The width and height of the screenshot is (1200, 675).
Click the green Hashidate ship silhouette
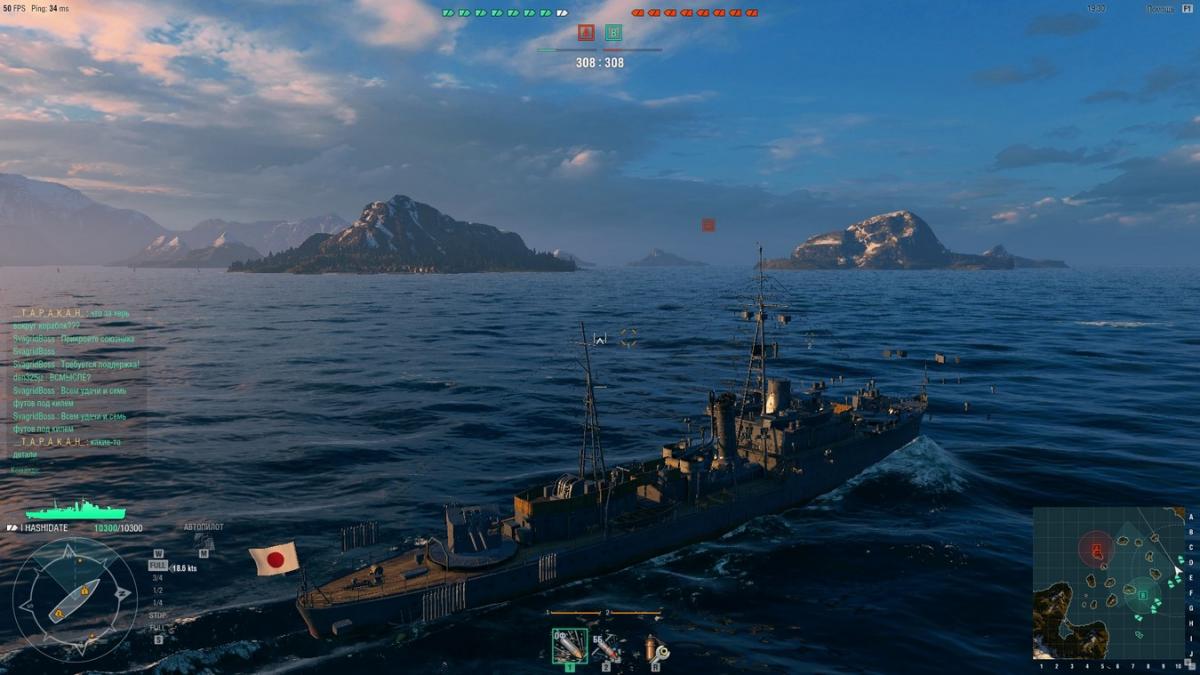(75, 510)
